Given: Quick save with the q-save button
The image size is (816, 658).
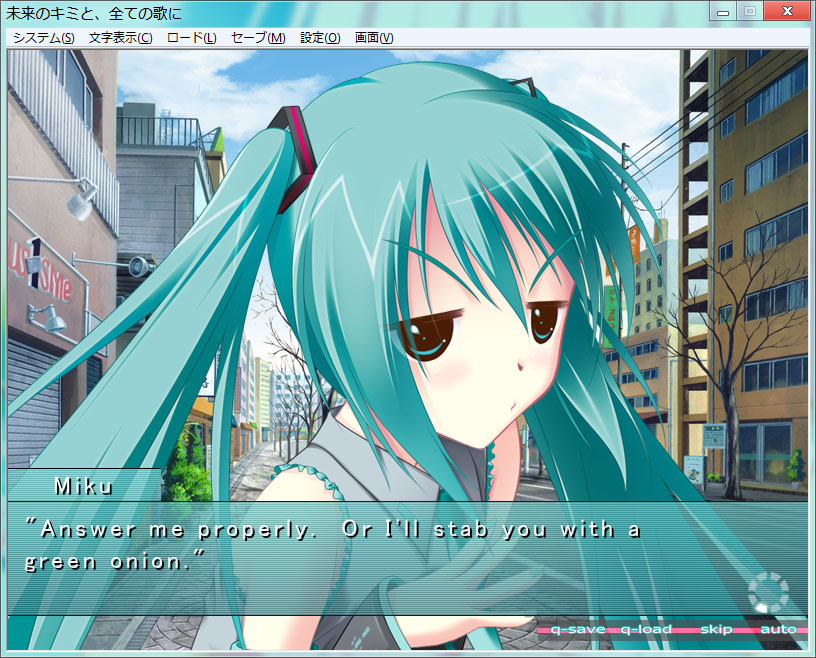Looking at the screenshot, I should click(x=577, y=629).
